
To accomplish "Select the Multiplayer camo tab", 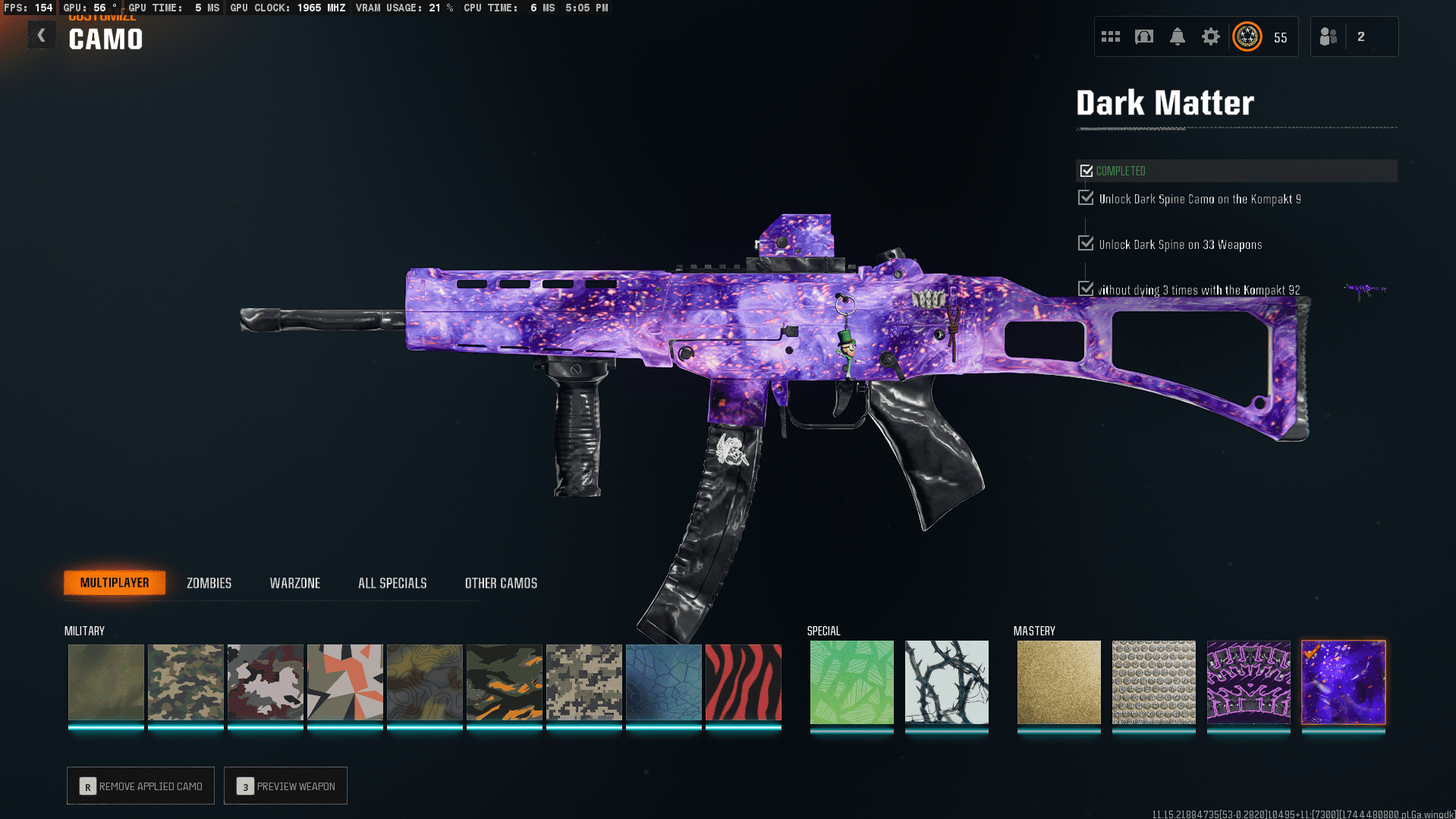I will tap(115, 583).
